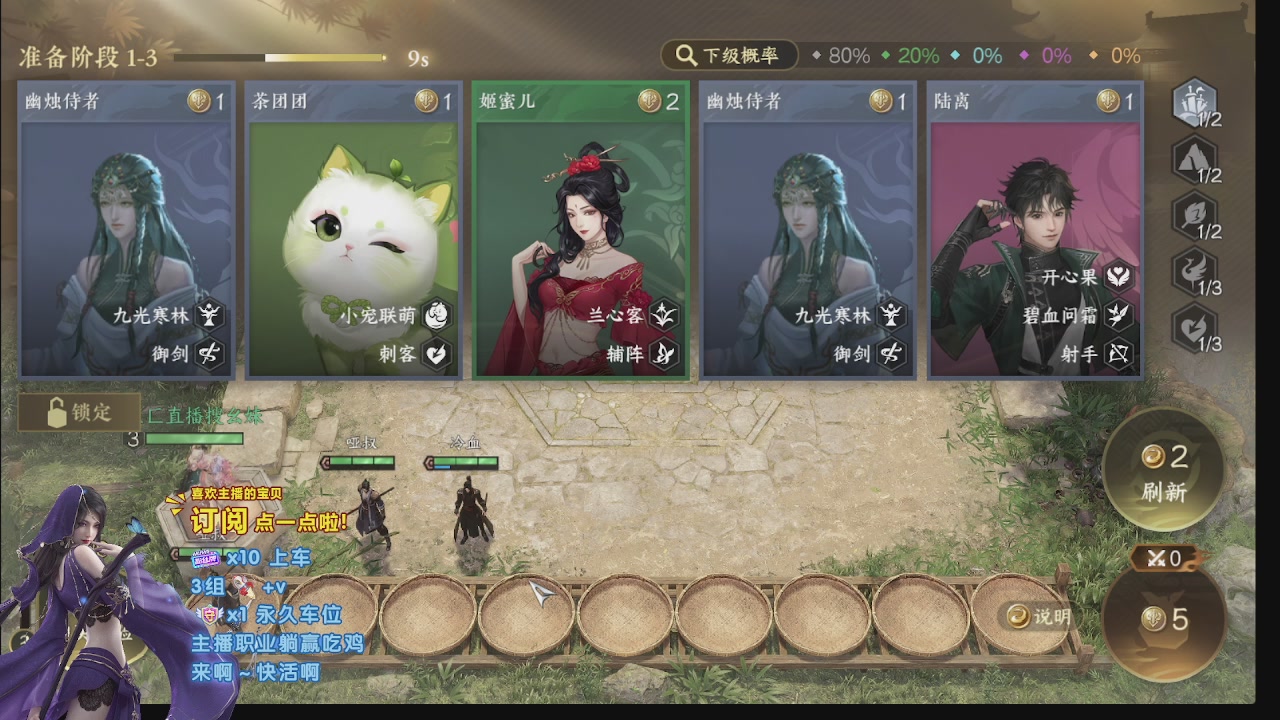Refresh the shop with 刷新
The width and height of the screenshot is (1280, 720).
[1163, 470]
